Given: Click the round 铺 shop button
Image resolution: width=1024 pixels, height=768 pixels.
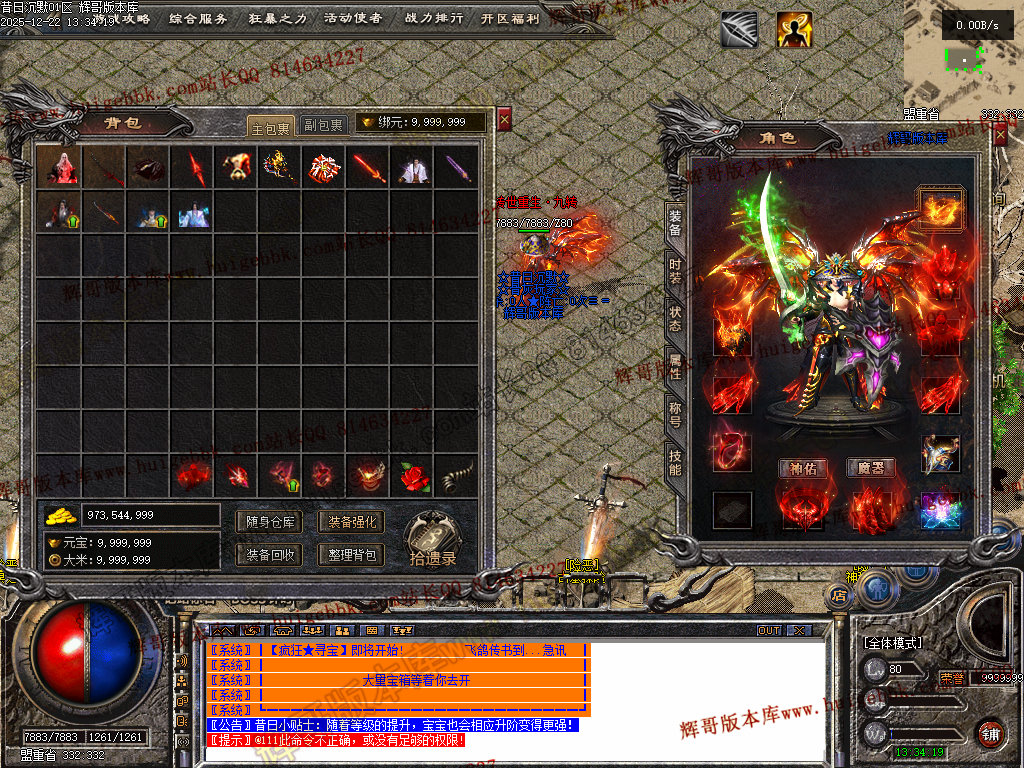Looking at the screenshot, I should coord(990,733).
